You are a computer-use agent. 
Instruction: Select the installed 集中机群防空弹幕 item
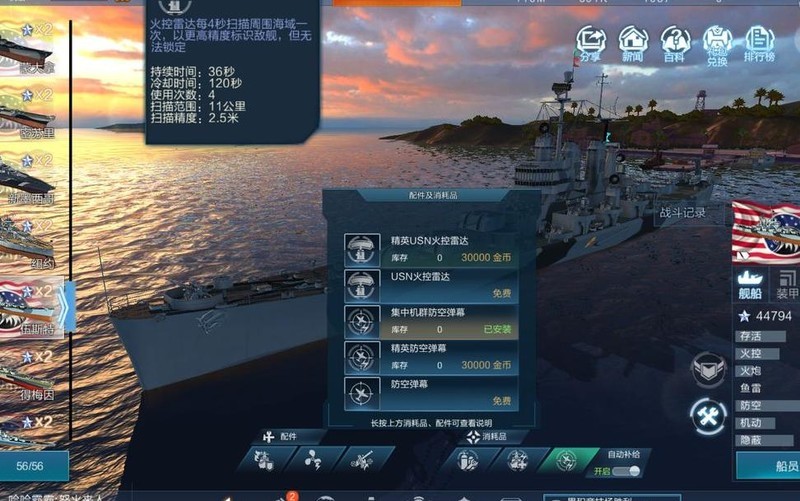pos(430,321)
